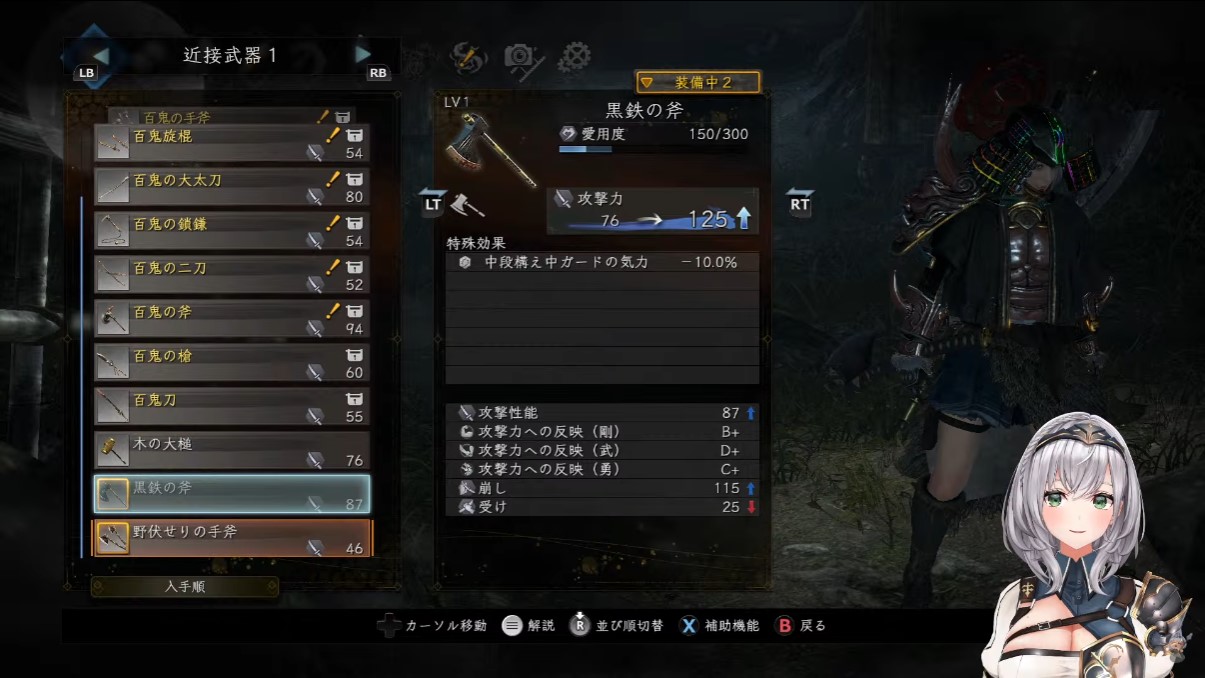Choose the 百鬼の槍 spear entry
The image size is (1205, 678).
coord(231,363)
